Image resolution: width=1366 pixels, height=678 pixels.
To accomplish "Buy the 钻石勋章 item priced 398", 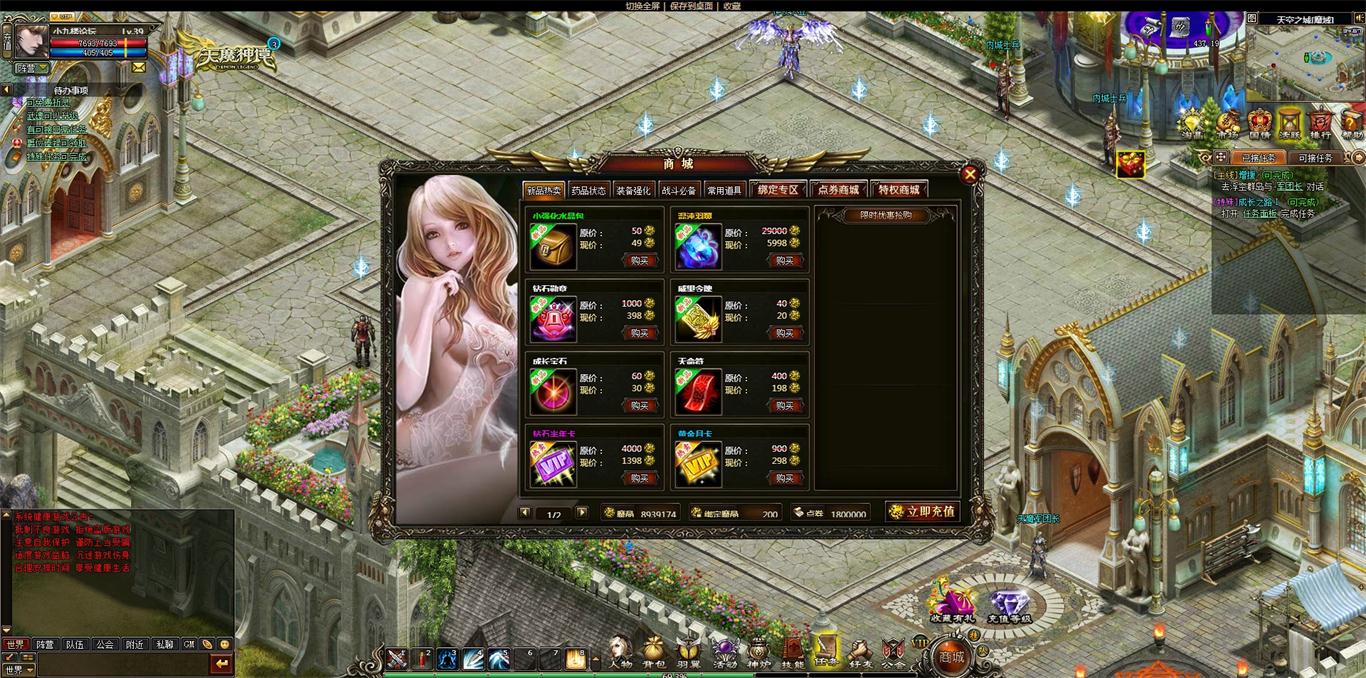I will [640, 333].
